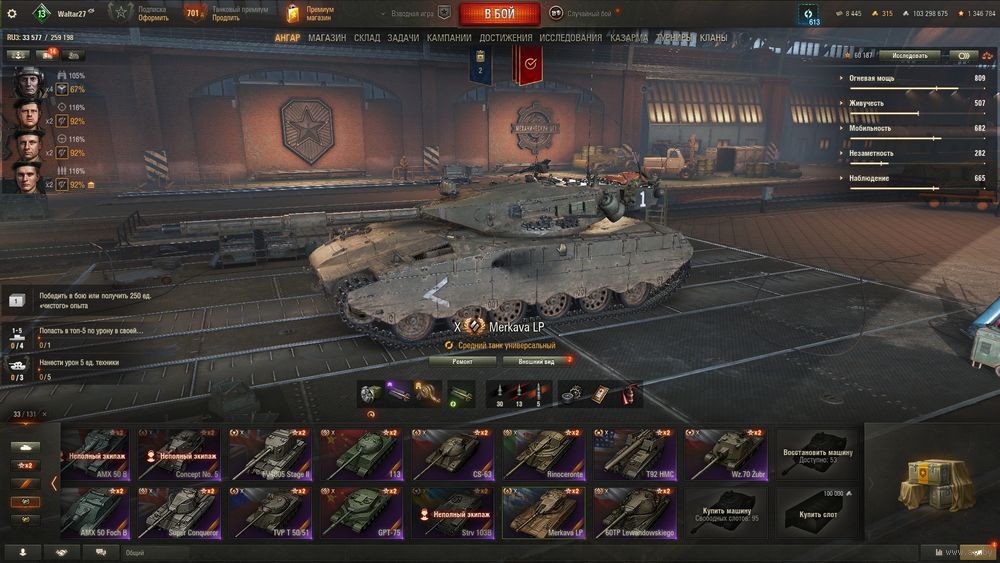The image size is (1000, 563).
Task: Select the Rinoceronte tank tile
Action: coord(541,454)
